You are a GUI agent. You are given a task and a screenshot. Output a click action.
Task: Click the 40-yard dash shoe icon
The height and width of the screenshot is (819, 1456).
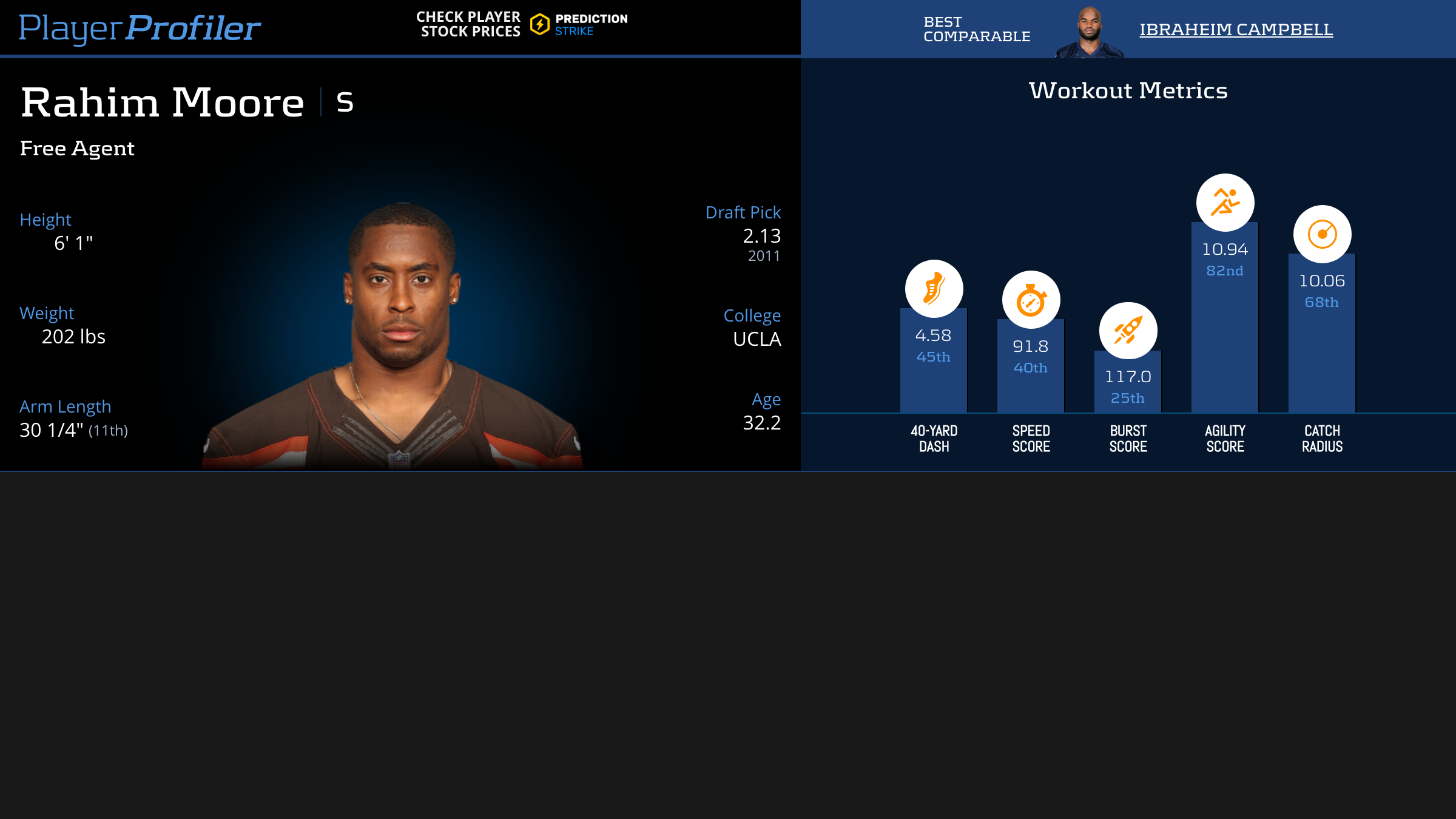coord(934,289)
